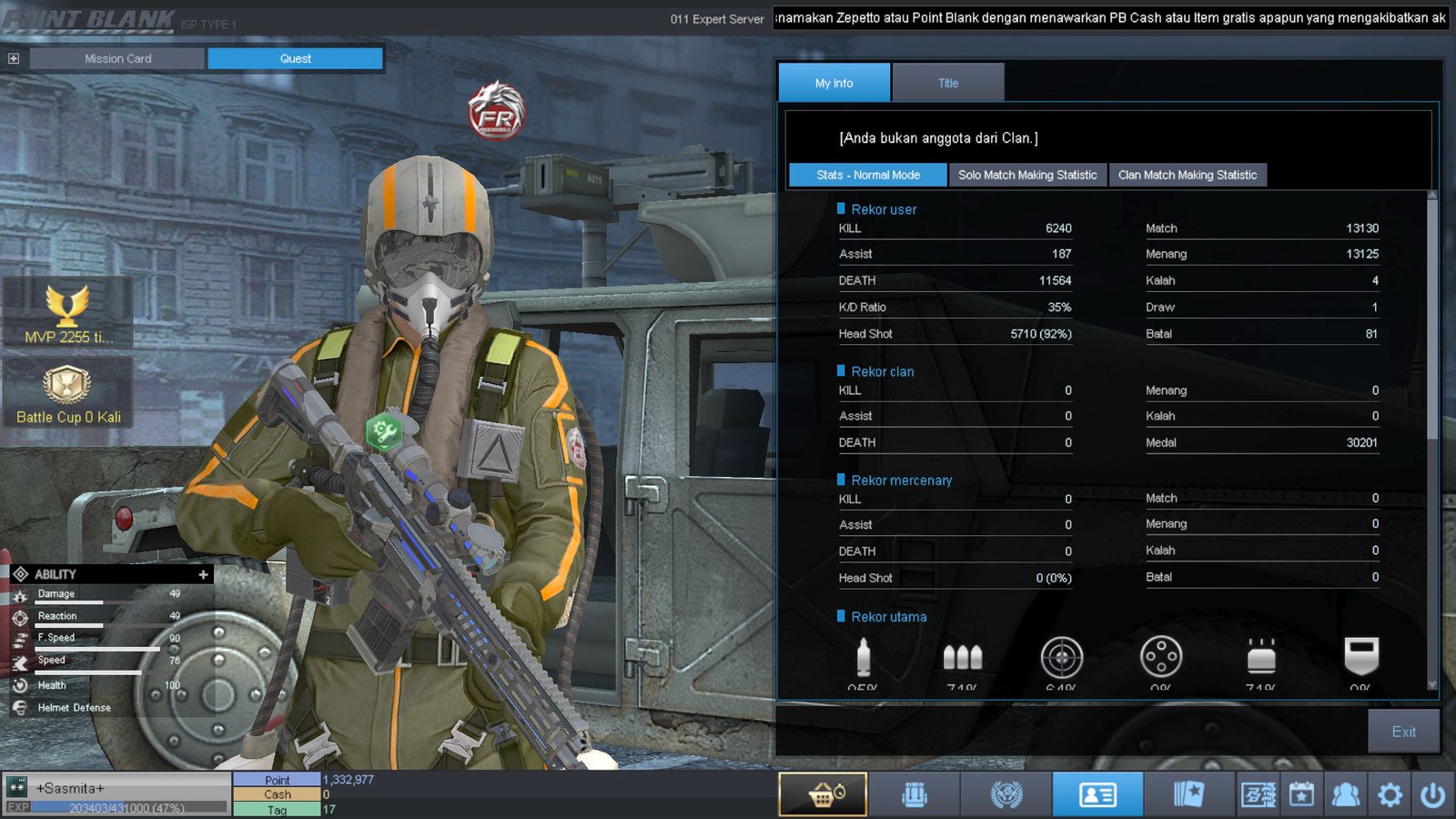This screenshot has width=1456, height=819.
Task: Expand the Ability panel plus button
Action: coord(203,574)
